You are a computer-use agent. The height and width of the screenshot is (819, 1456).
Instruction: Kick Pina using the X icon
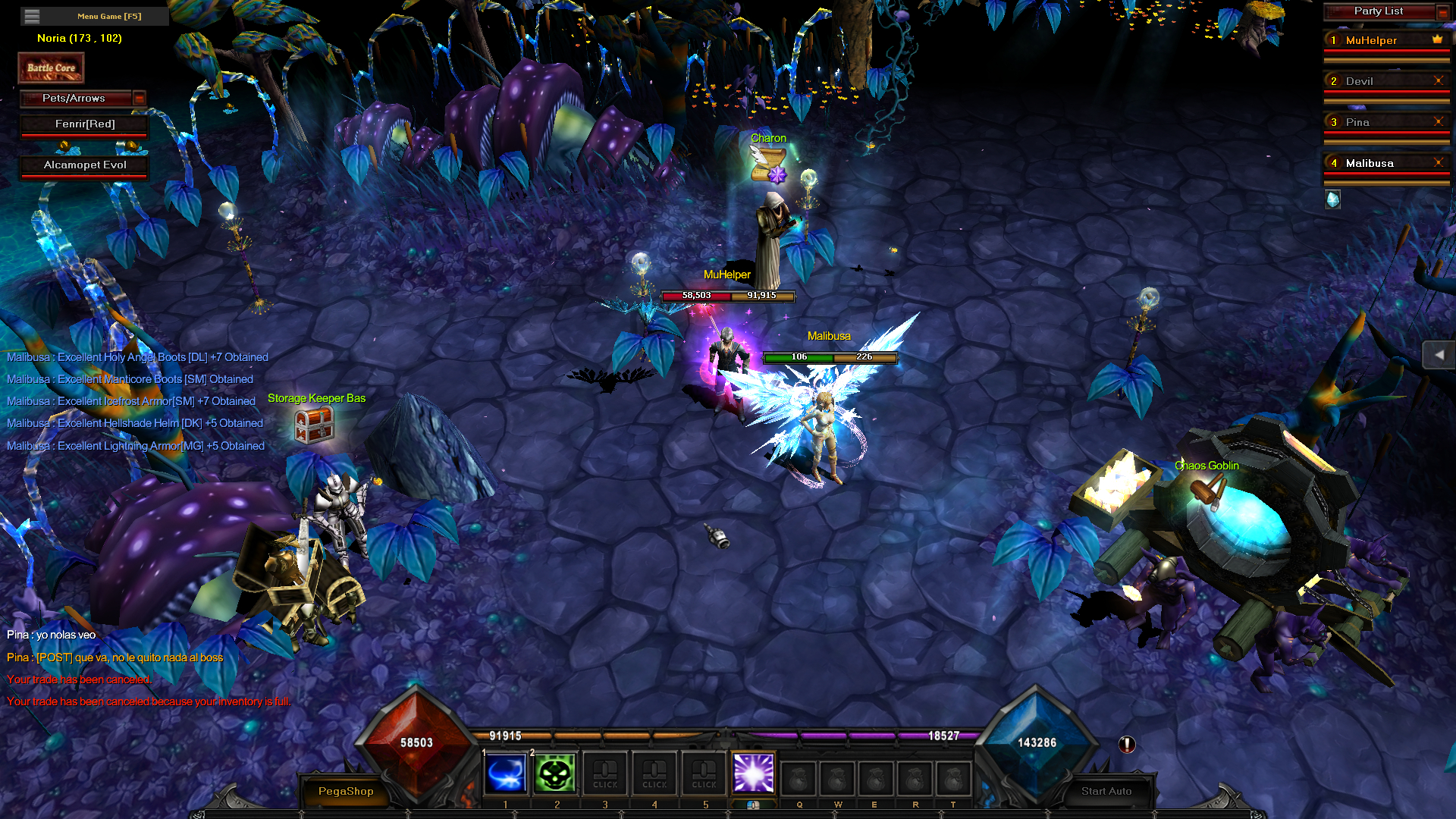pyautogui.click(x=1438, y=121)
